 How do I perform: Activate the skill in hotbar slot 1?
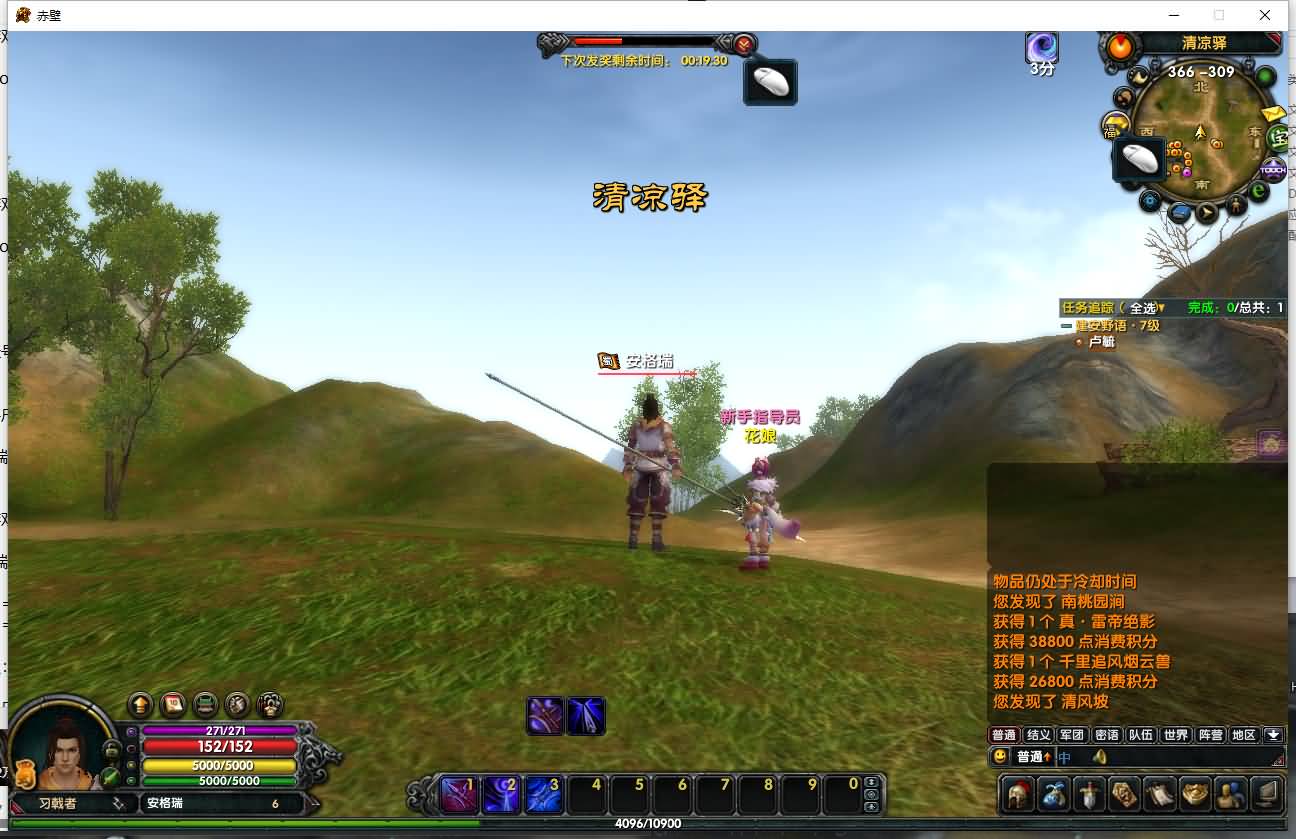click(457, 795)
